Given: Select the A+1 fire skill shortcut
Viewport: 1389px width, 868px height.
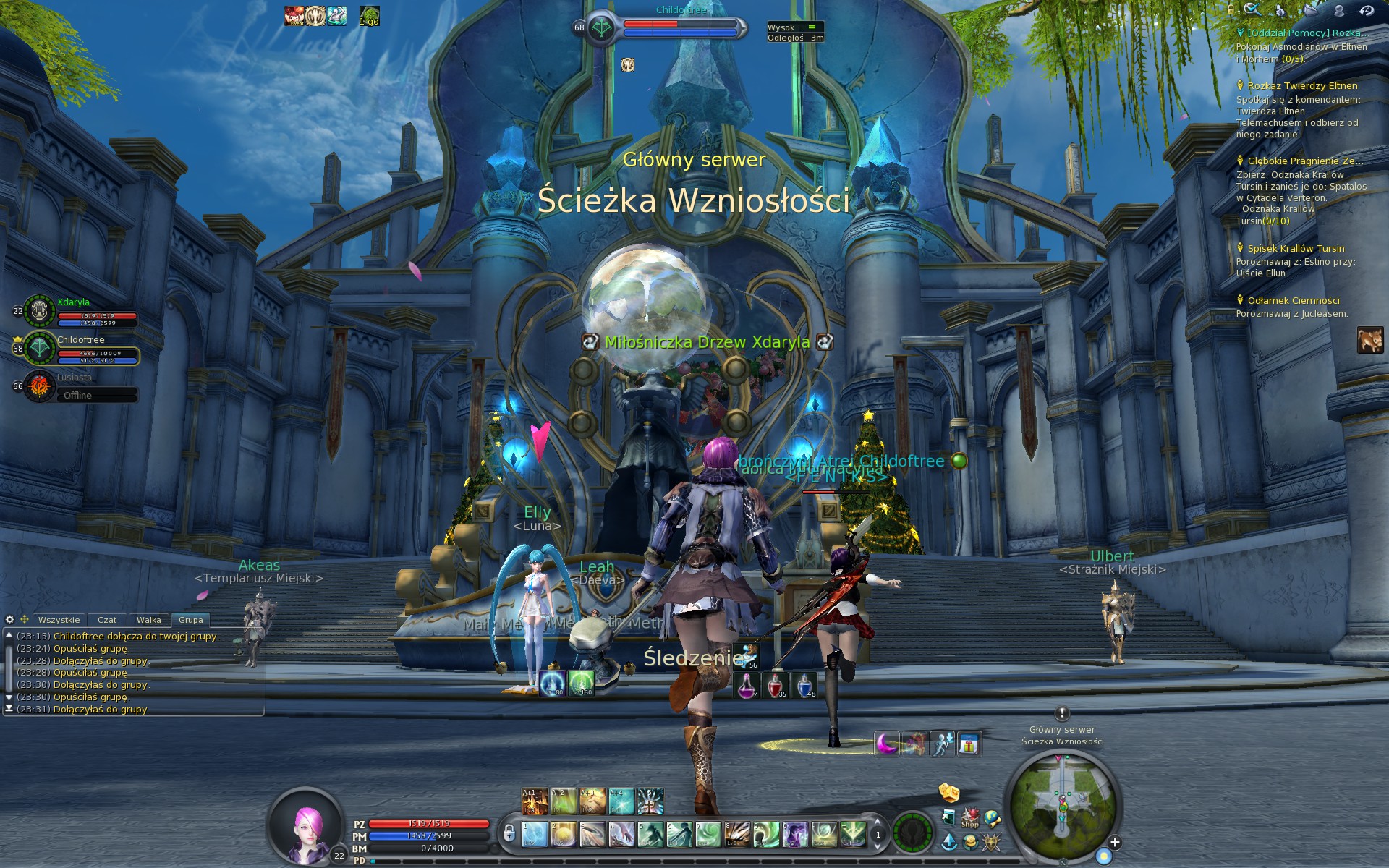Looking at the screenshot, I should tap(535, 800).
